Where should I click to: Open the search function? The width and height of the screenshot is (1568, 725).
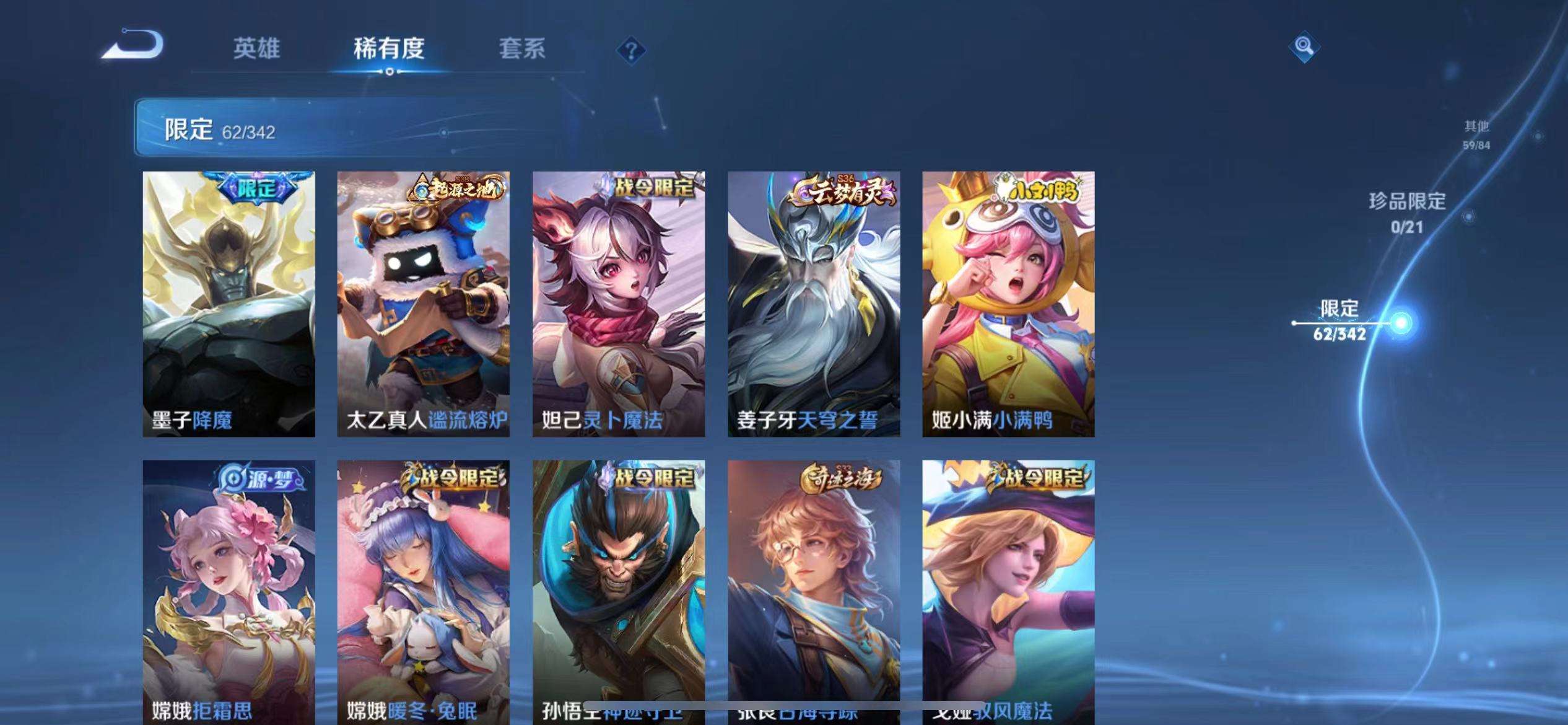[1304, 45]
